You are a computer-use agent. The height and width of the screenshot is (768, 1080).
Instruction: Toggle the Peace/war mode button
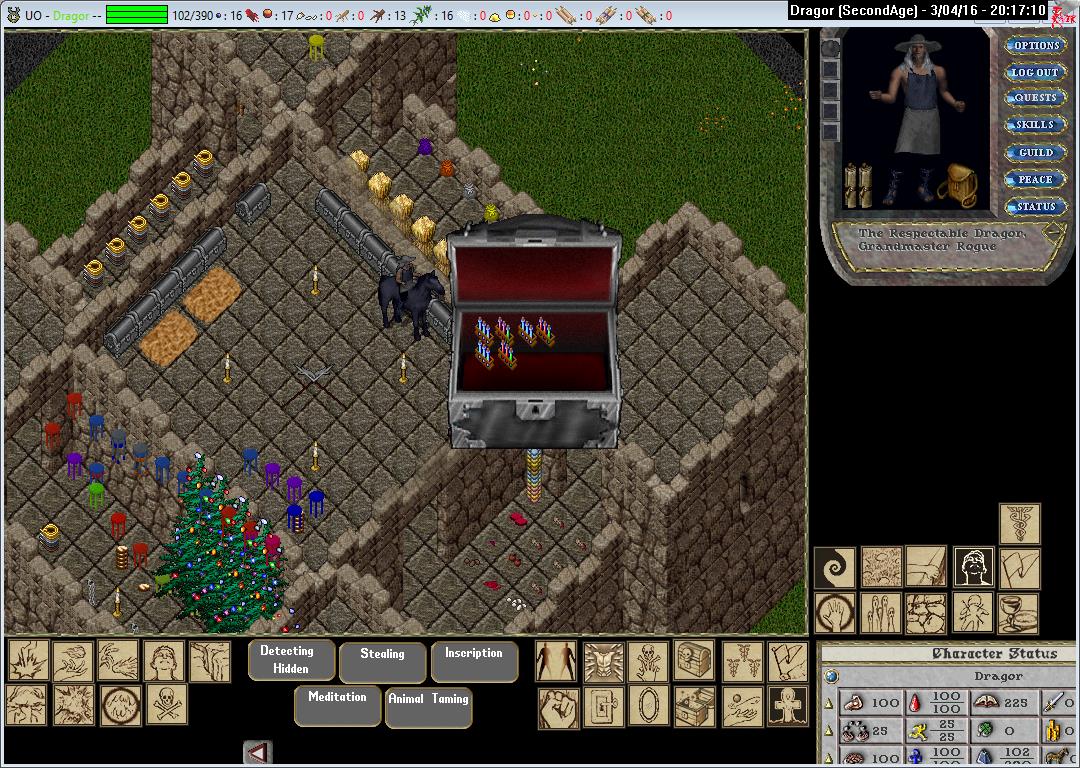[x=1036, y=179]
